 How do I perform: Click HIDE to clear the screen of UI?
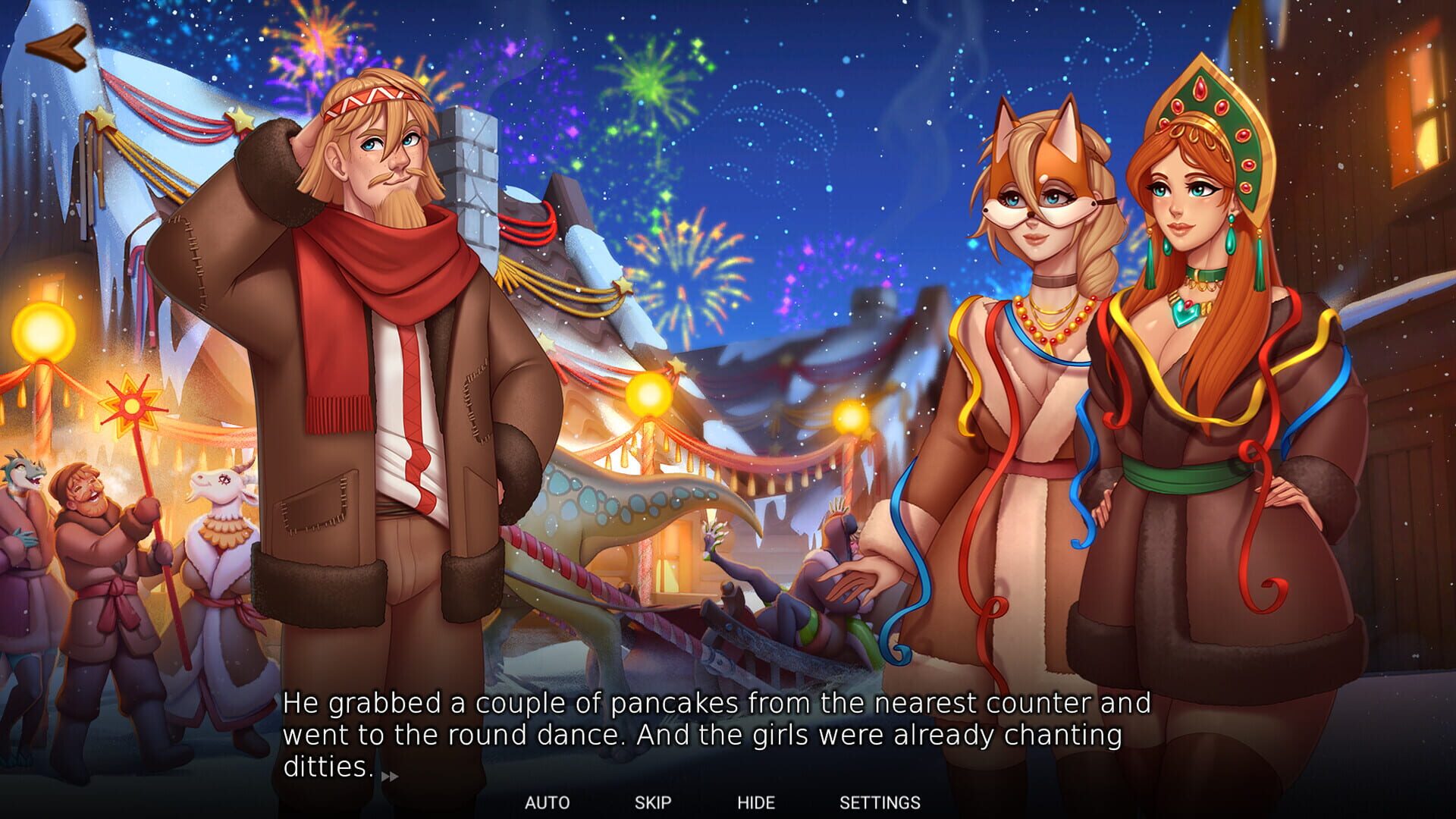tap(757, 800)
